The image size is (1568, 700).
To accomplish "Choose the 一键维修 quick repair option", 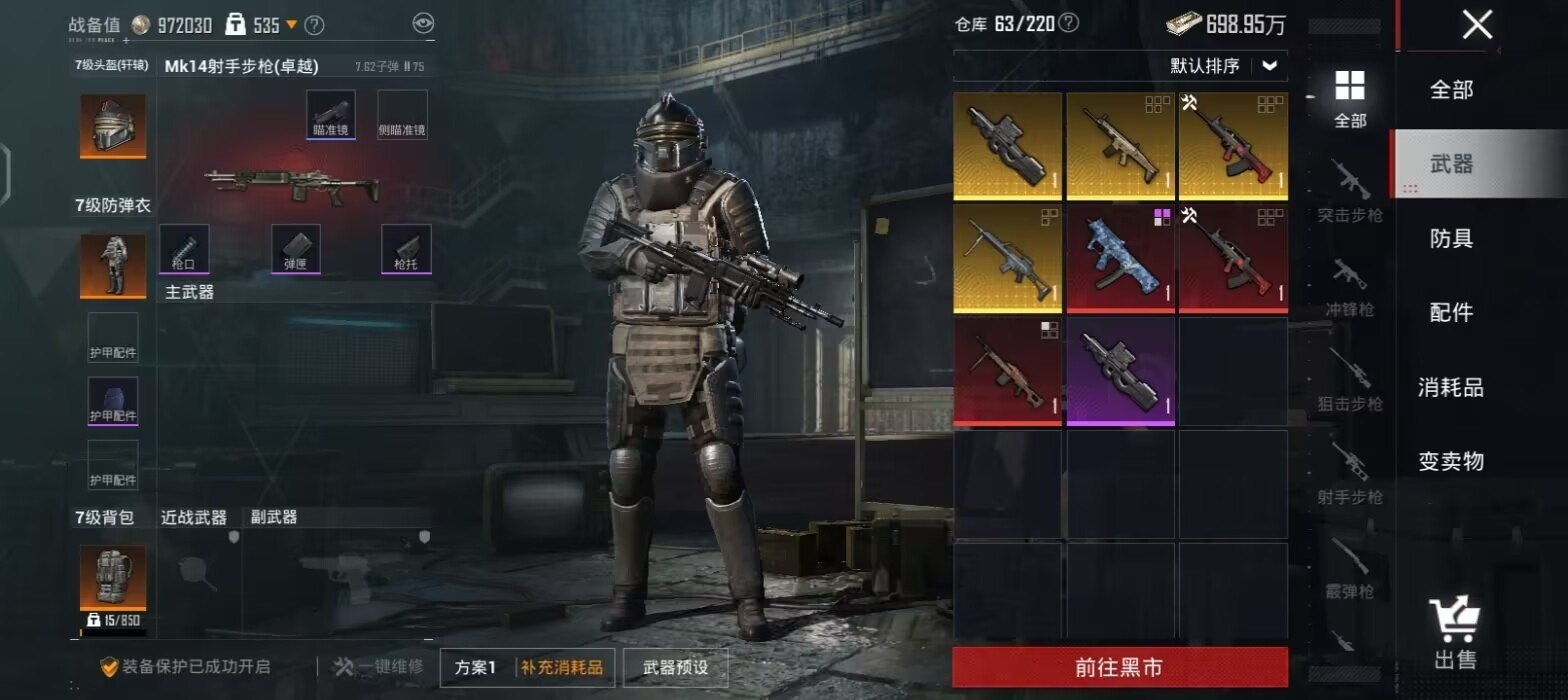I will coord(378,667).
